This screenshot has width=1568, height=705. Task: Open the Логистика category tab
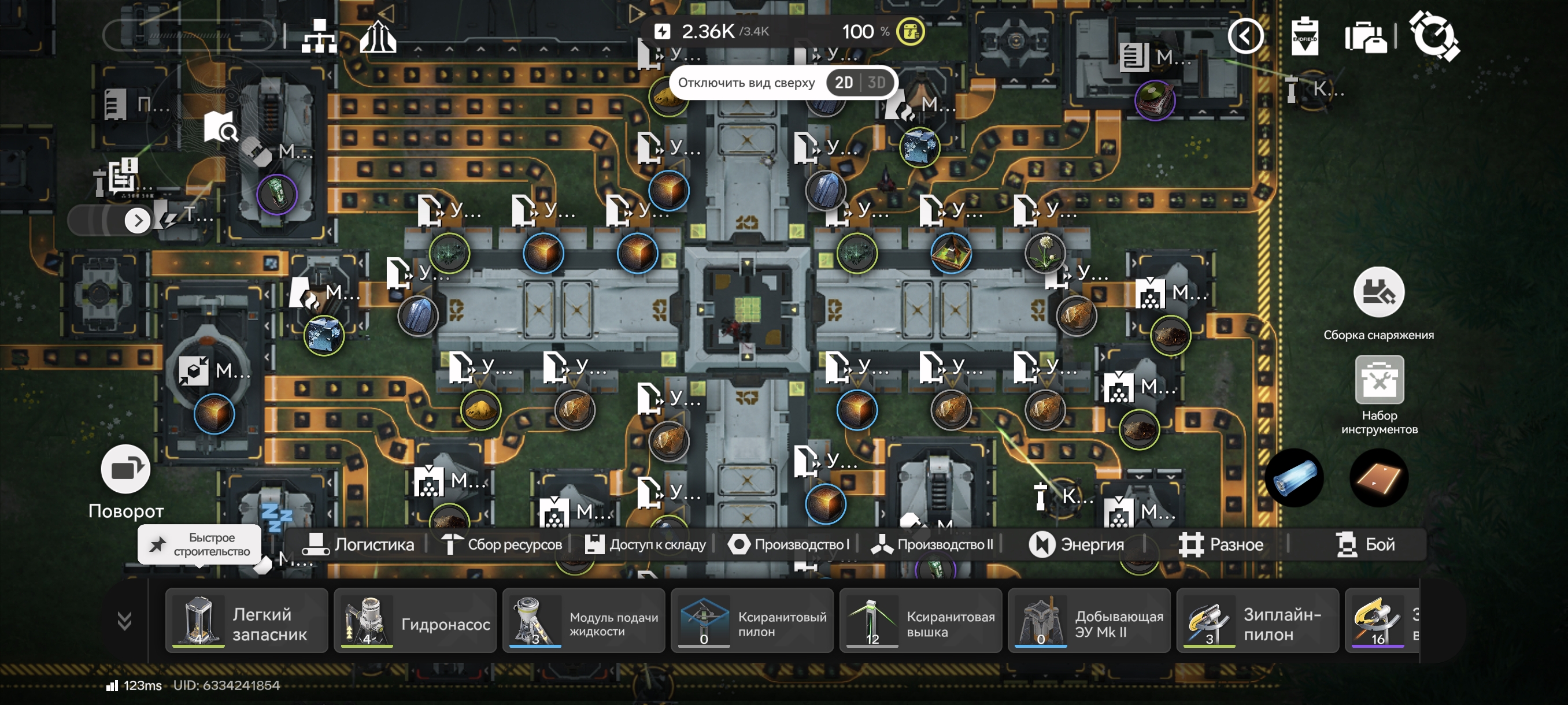(x=358, y=544)
